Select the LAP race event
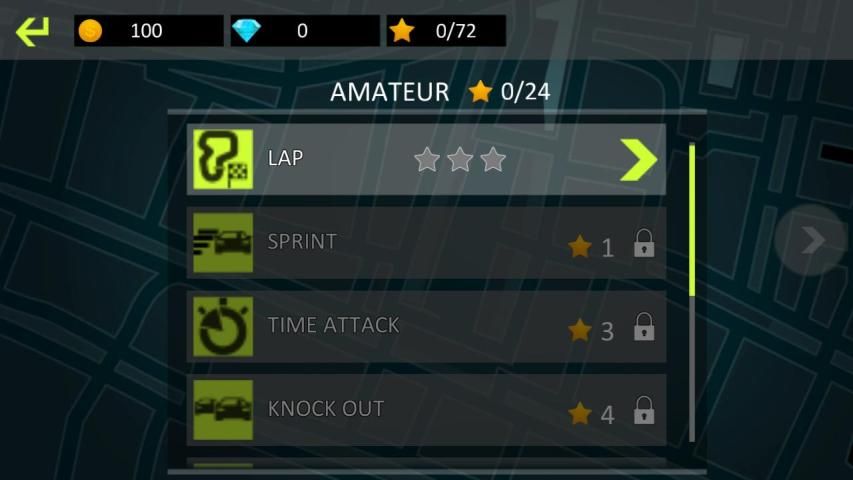 click(x=400, y=160)
